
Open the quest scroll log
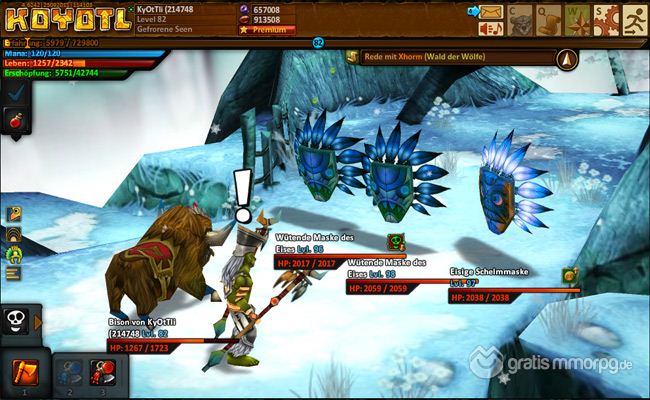click(548, 19)
